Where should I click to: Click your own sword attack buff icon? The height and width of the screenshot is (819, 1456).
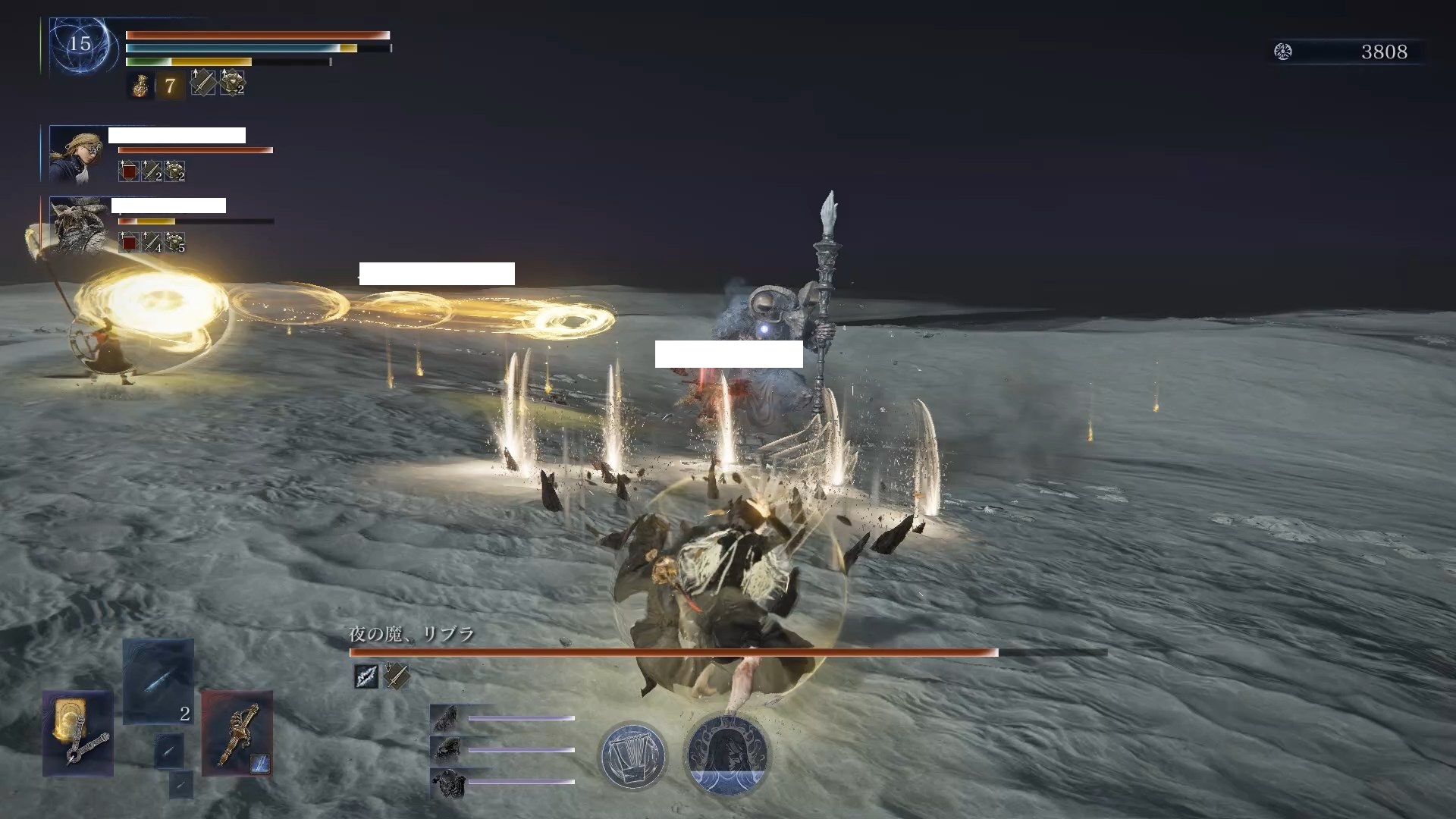point(202,83)
